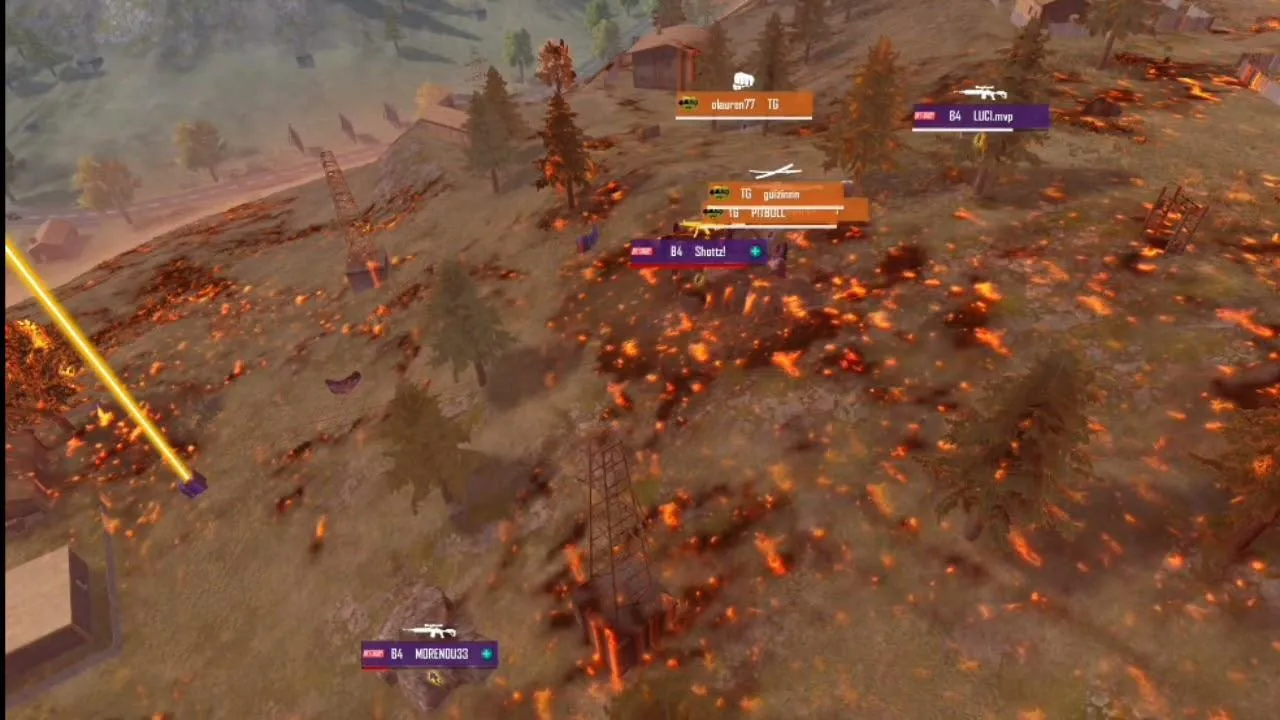Toggle the green shield icon beside MORENOU33
Image resolution: width=1280 pixels, height=720 pixels.
(x=486, y=654)
